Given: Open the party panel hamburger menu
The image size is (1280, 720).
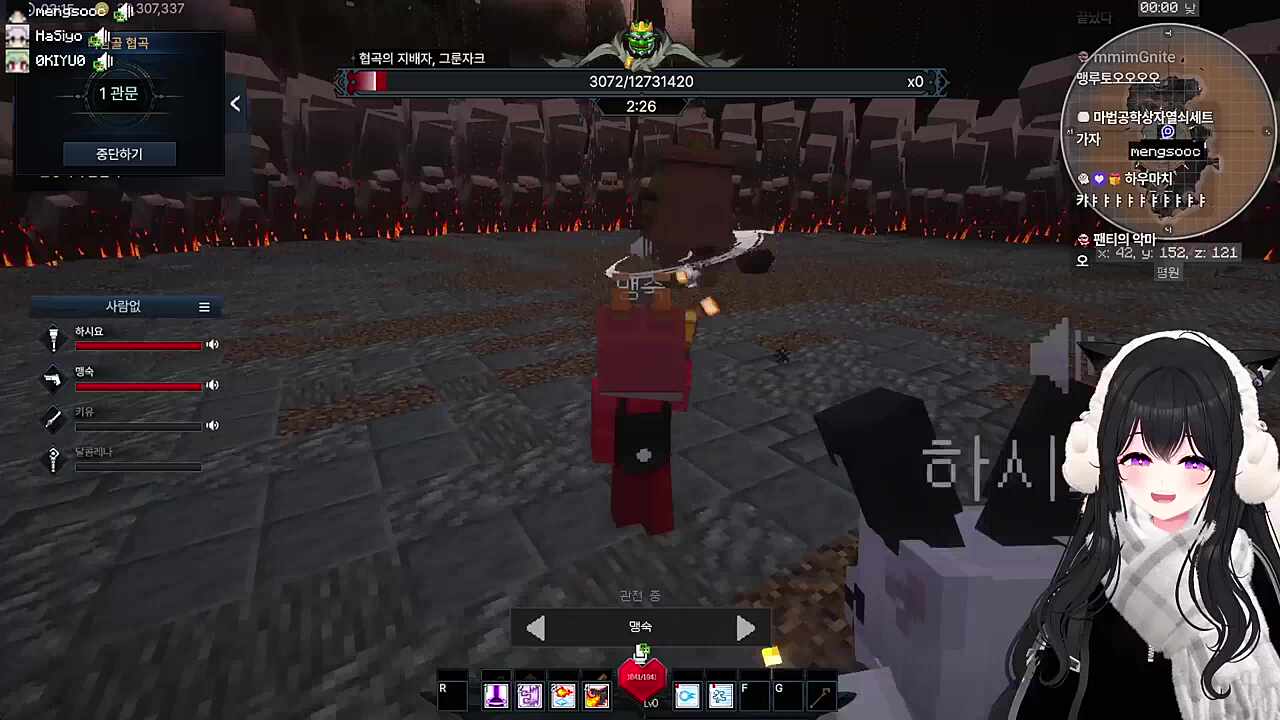Looking at the screenshot, I should [204, 307].
